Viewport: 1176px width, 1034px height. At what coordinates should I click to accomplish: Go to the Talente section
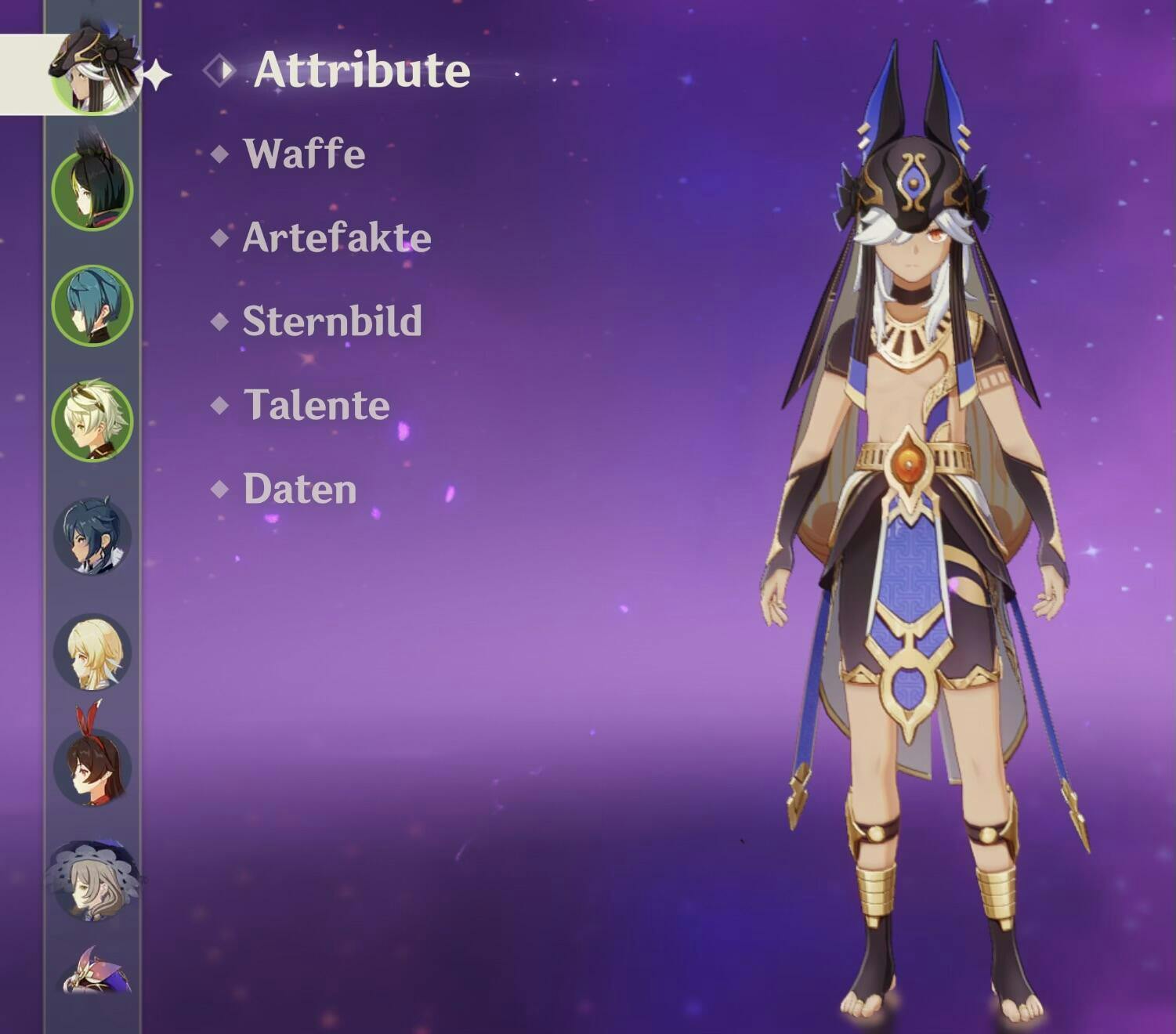317,405
